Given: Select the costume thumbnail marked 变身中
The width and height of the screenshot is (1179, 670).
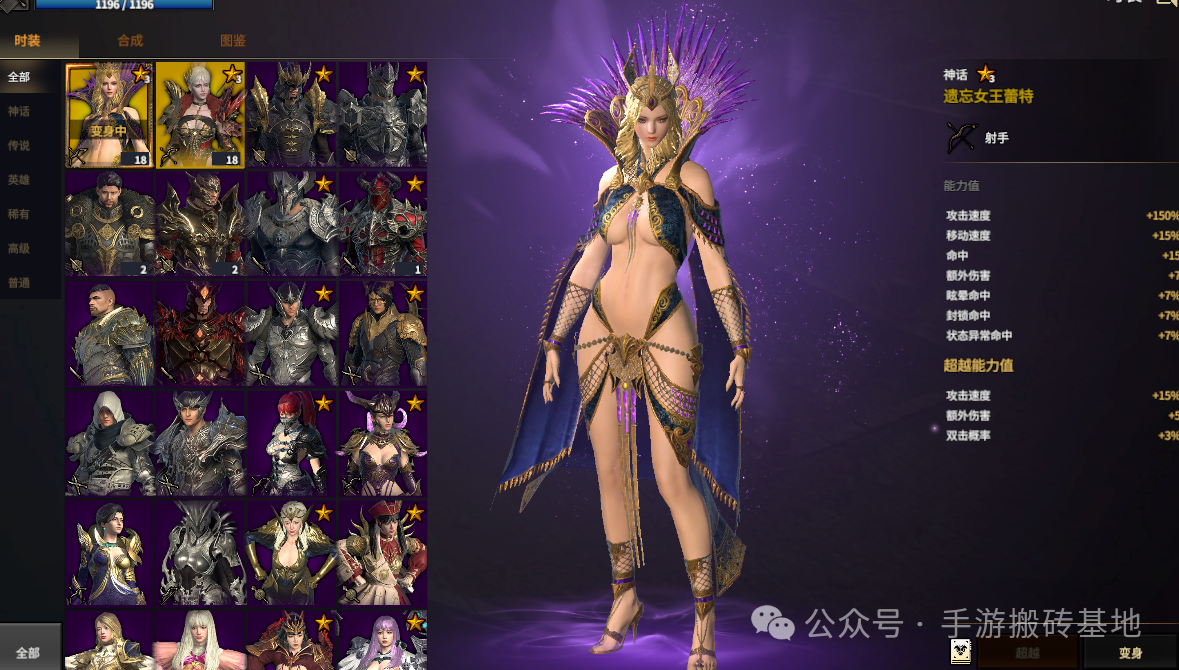Looking at the screenshot, I should (x=109, y=115).
